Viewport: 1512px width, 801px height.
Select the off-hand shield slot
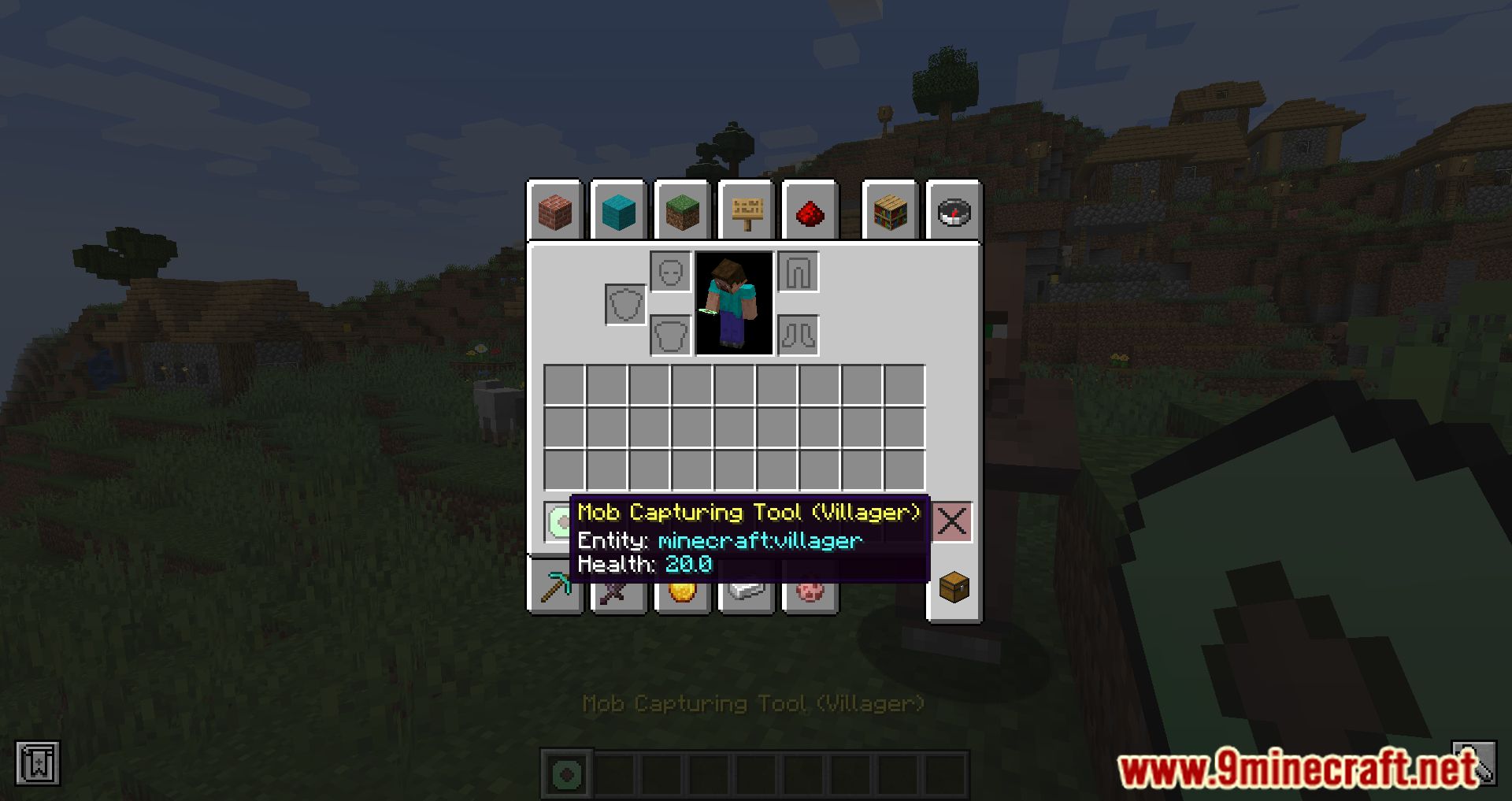(625, 304)
